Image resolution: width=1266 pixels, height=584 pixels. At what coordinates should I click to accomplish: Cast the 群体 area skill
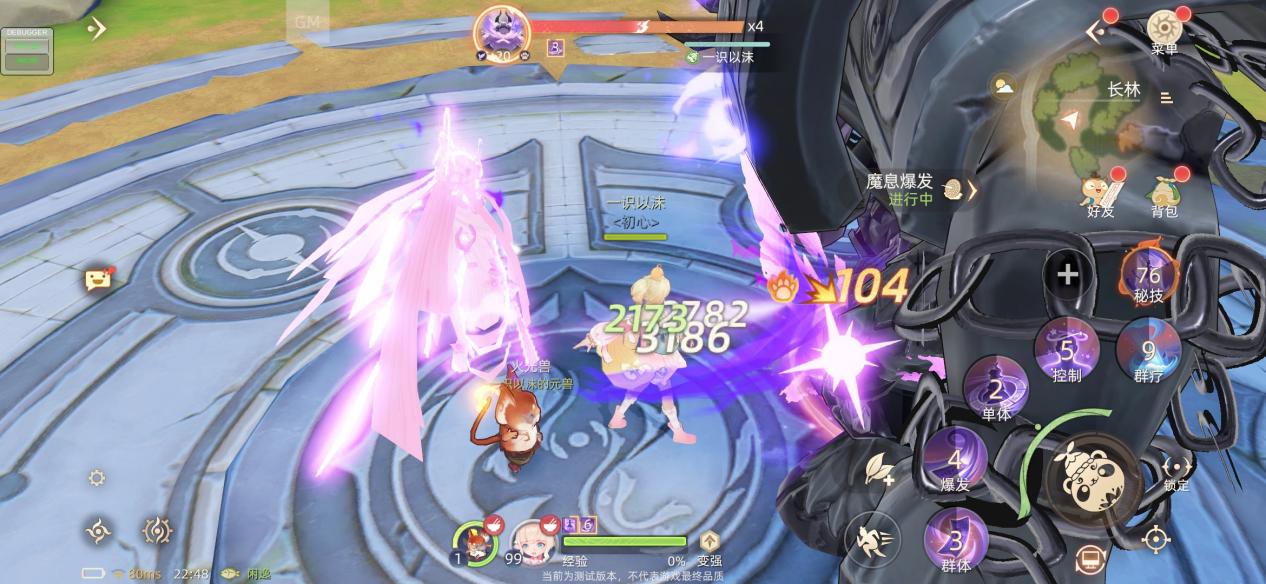click(x=955, y=543)
